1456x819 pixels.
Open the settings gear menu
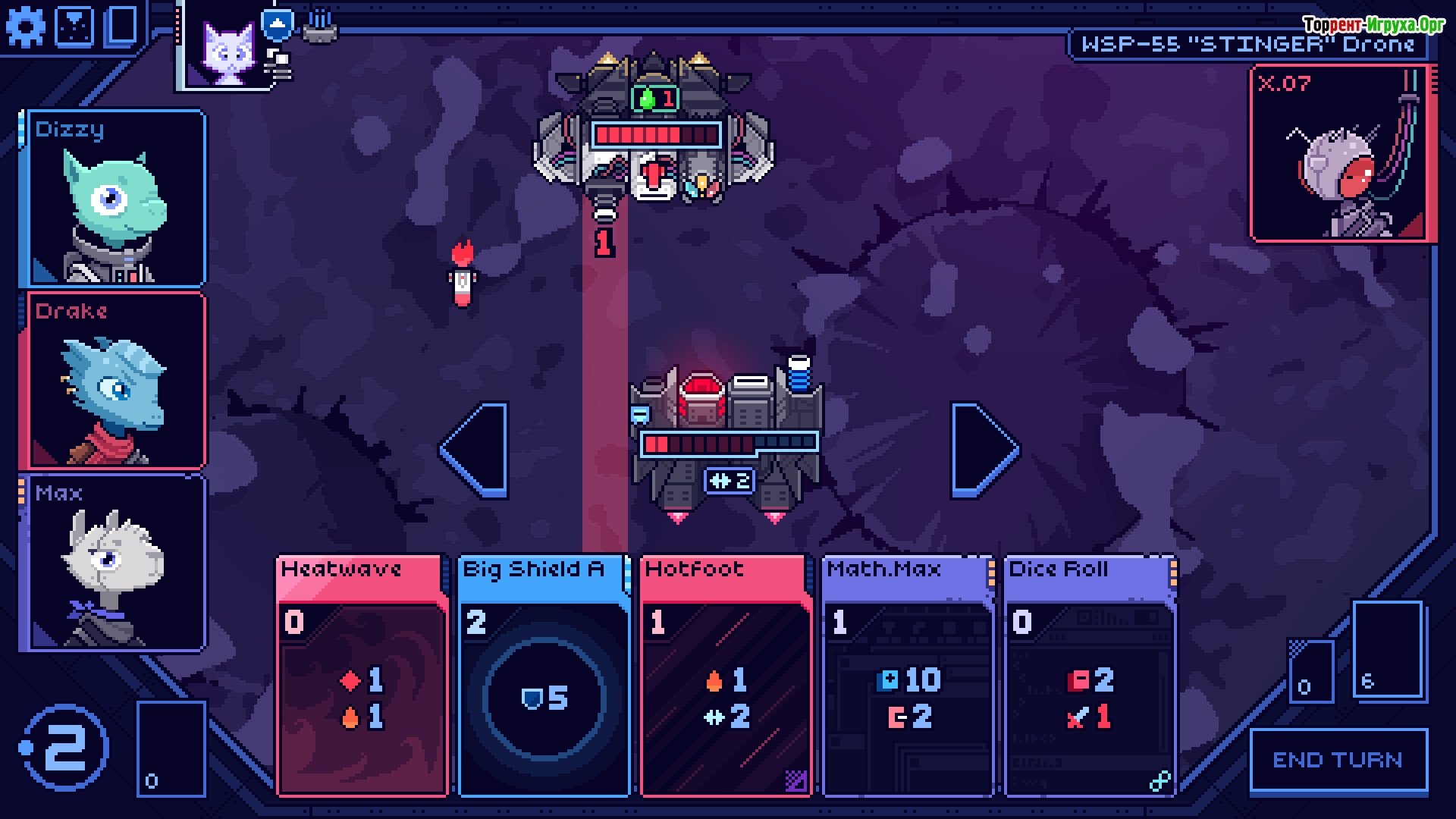[x=26, y=27]
